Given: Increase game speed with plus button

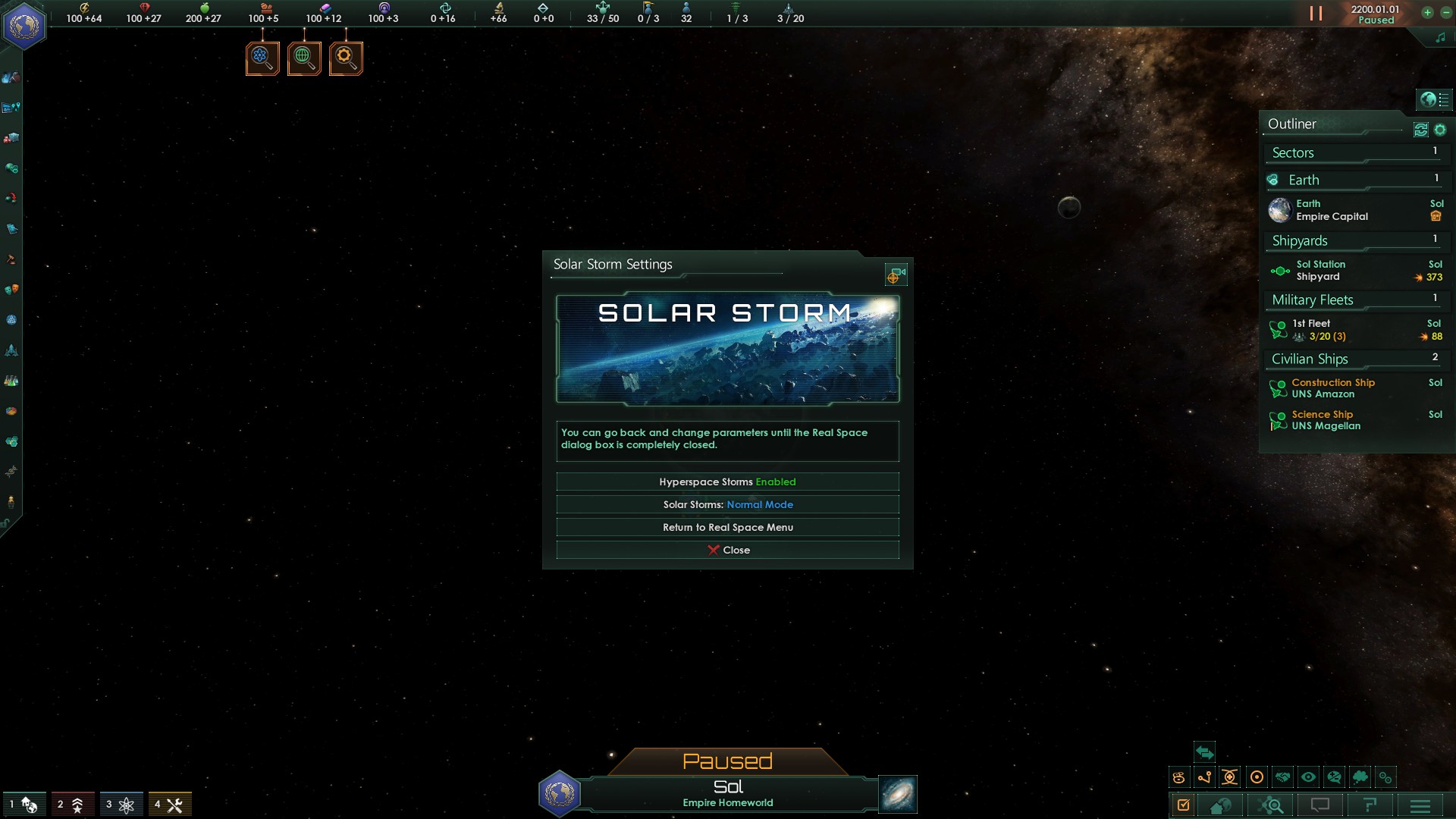Looking at the screenshot, I should [x=1427, y=12].
